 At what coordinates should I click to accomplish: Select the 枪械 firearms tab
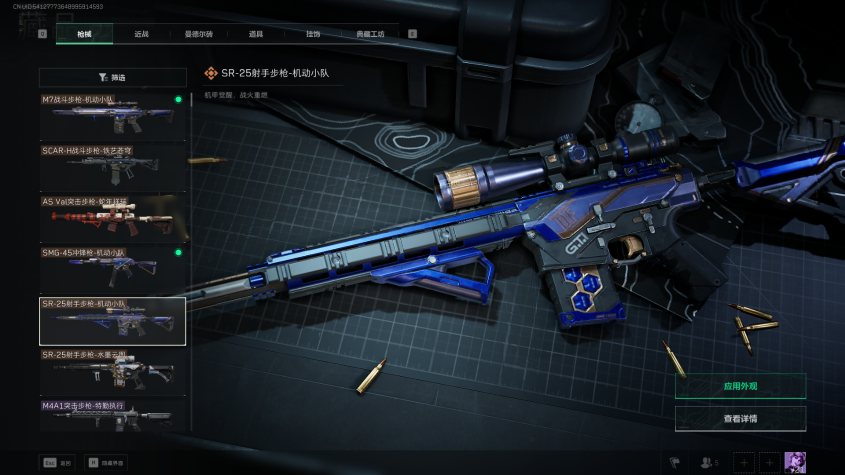pos(84,34)
